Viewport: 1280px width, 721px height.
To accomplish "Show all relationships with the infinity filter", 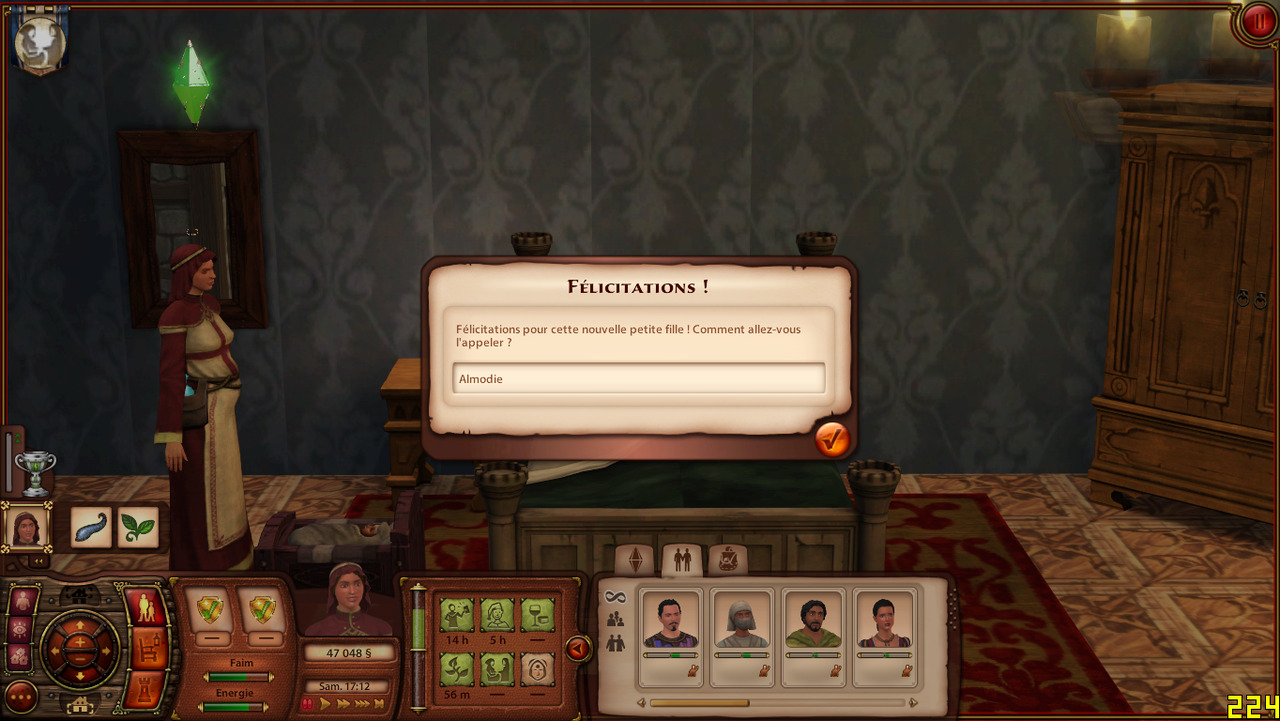I will coord(615,597).
